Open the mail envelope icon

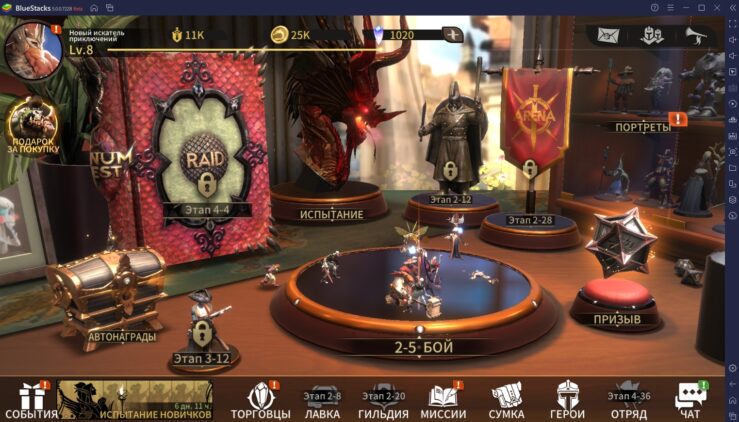point(609,35)
